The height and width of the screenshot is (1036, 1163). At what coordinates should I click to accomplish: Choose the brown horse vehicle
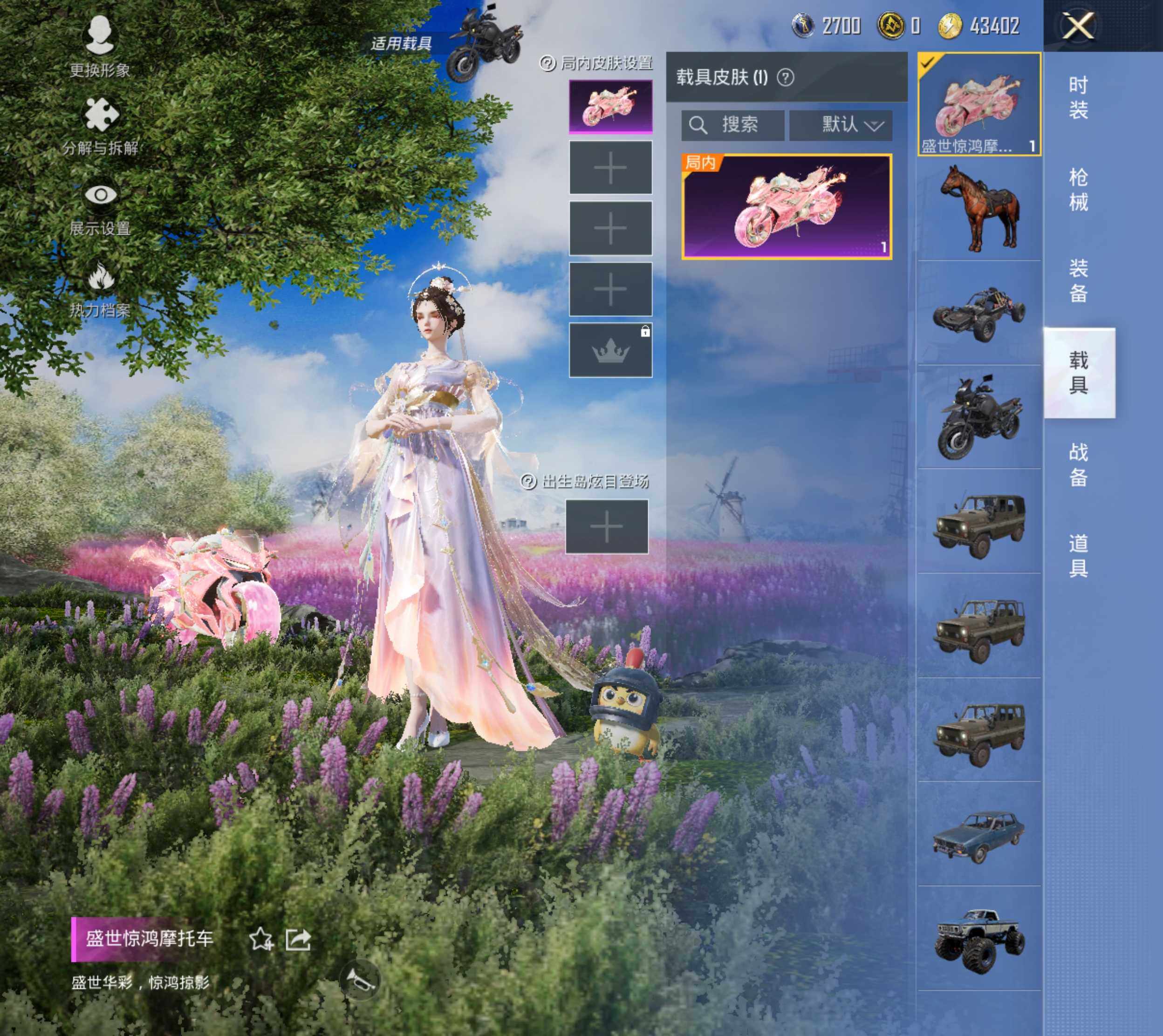click(978, 209)
